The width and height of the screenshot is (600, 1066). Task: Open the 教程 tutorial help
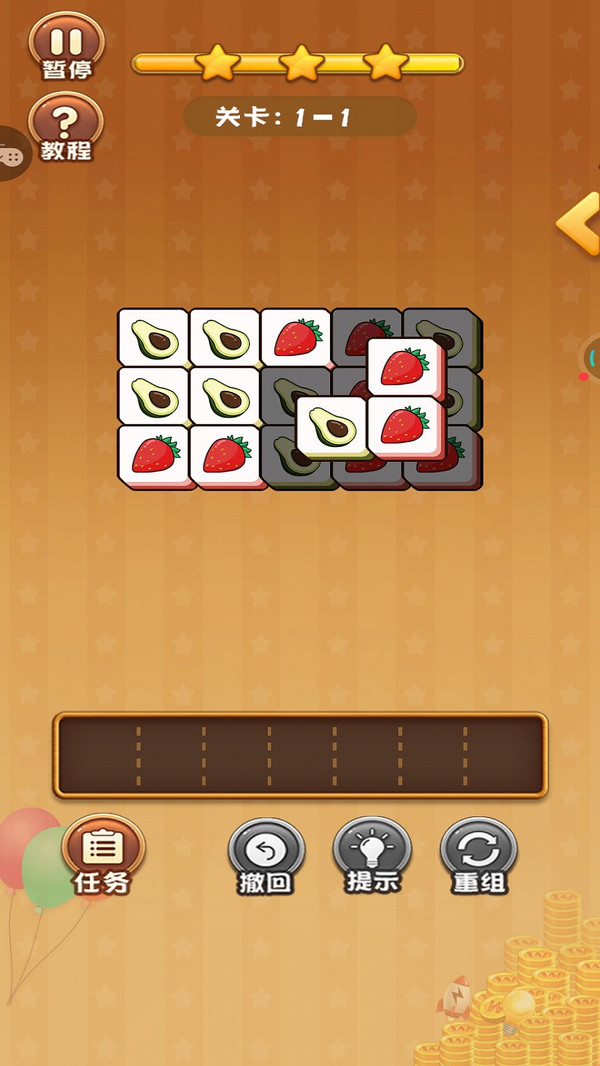coord(66,129)
